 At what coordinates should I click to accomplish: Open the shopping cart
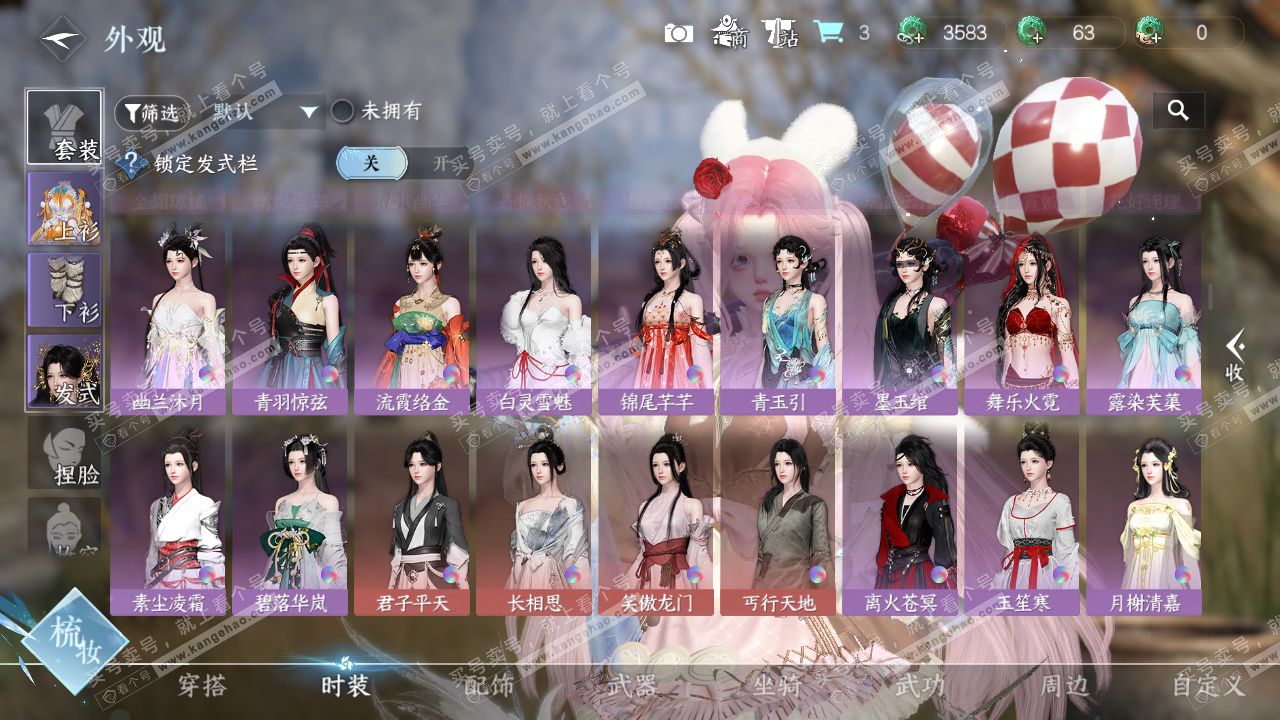click(828, 33)
